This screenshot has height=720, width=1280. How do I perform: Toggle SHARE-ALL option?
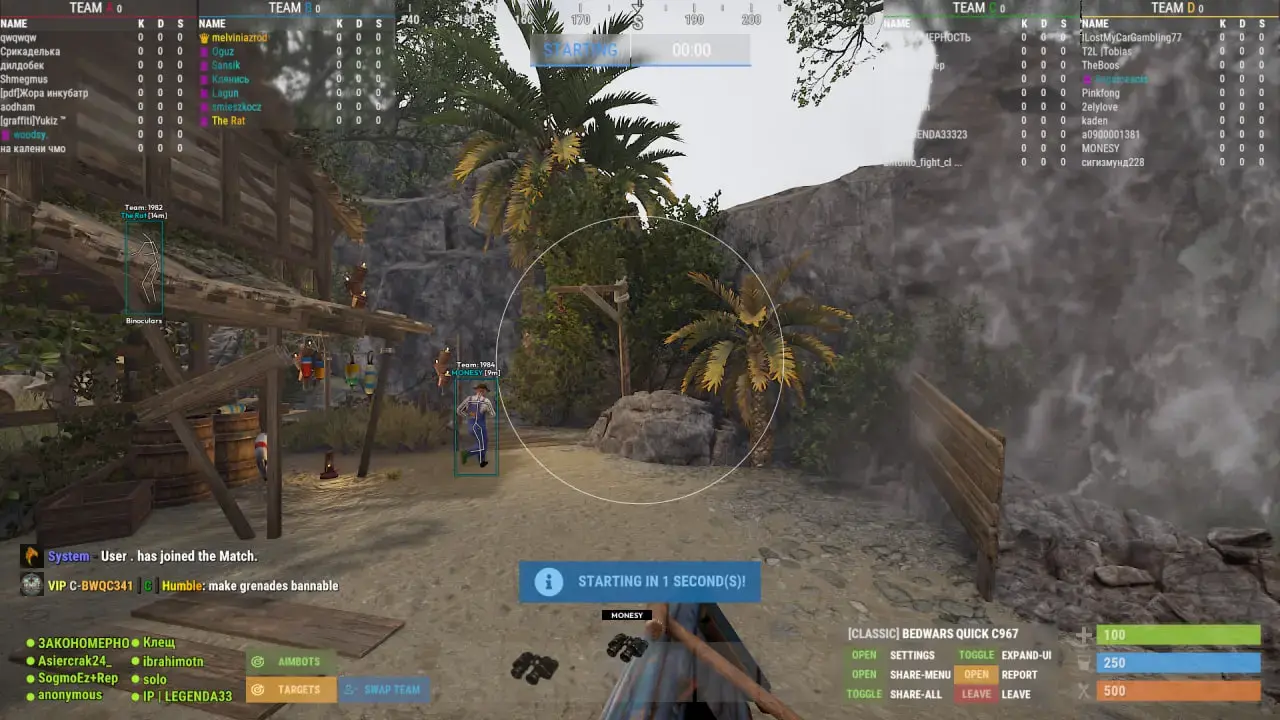pyautogui.click(x=862, y=694)
